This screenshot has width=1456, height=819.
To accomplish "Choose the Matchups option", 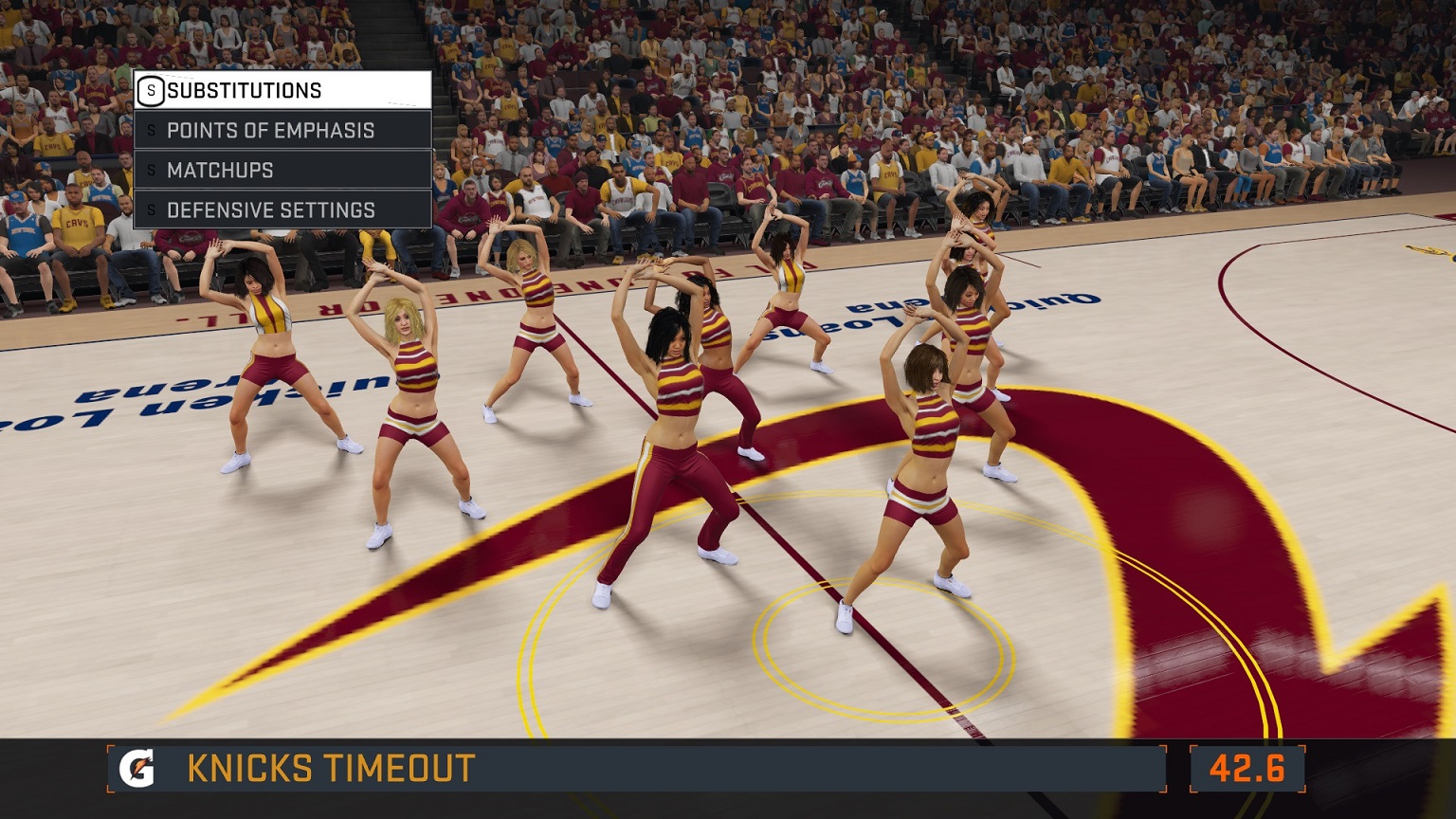I will click(282, 171).
